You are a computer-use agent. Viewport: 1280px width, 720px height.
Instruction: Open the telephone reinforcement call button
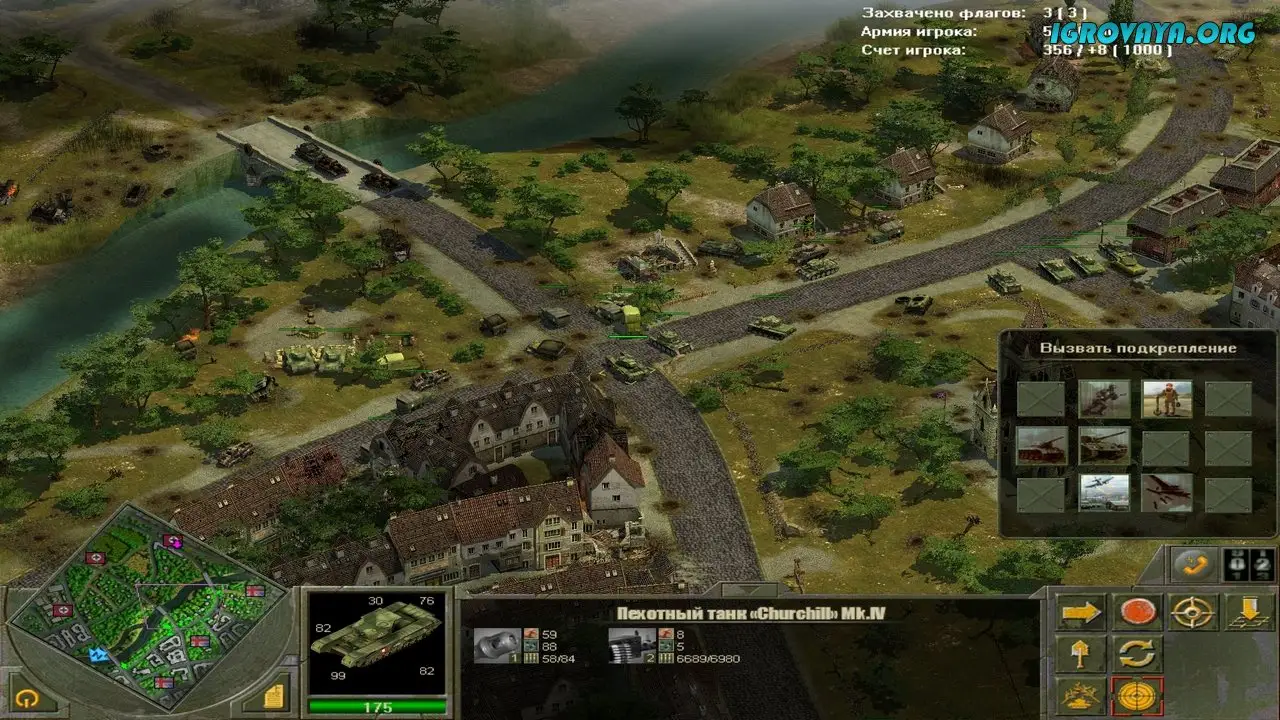click(1194, 565)
